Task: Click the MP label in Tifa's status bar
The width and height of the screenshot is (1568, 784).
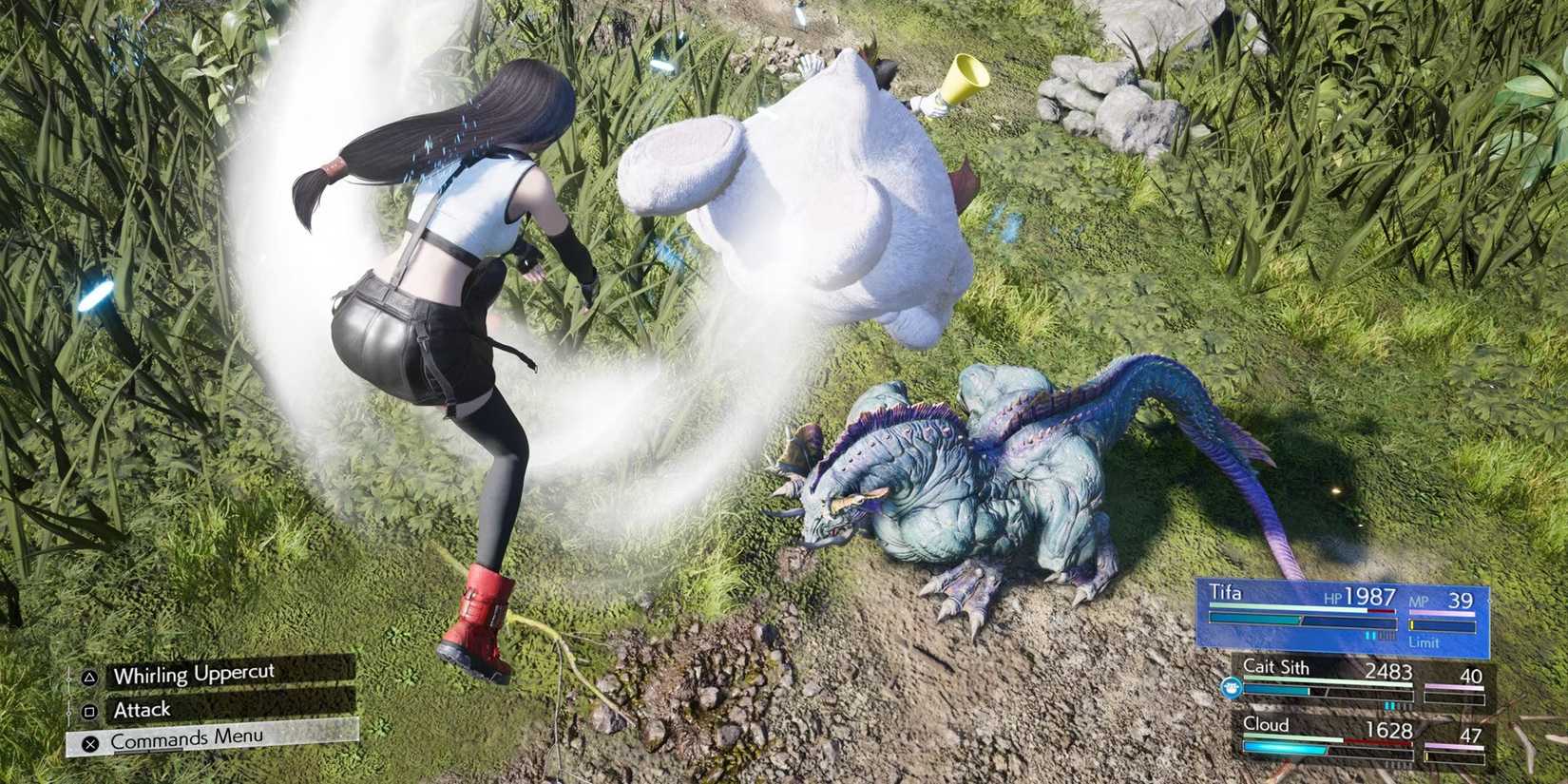Action: pos(1418,602)
